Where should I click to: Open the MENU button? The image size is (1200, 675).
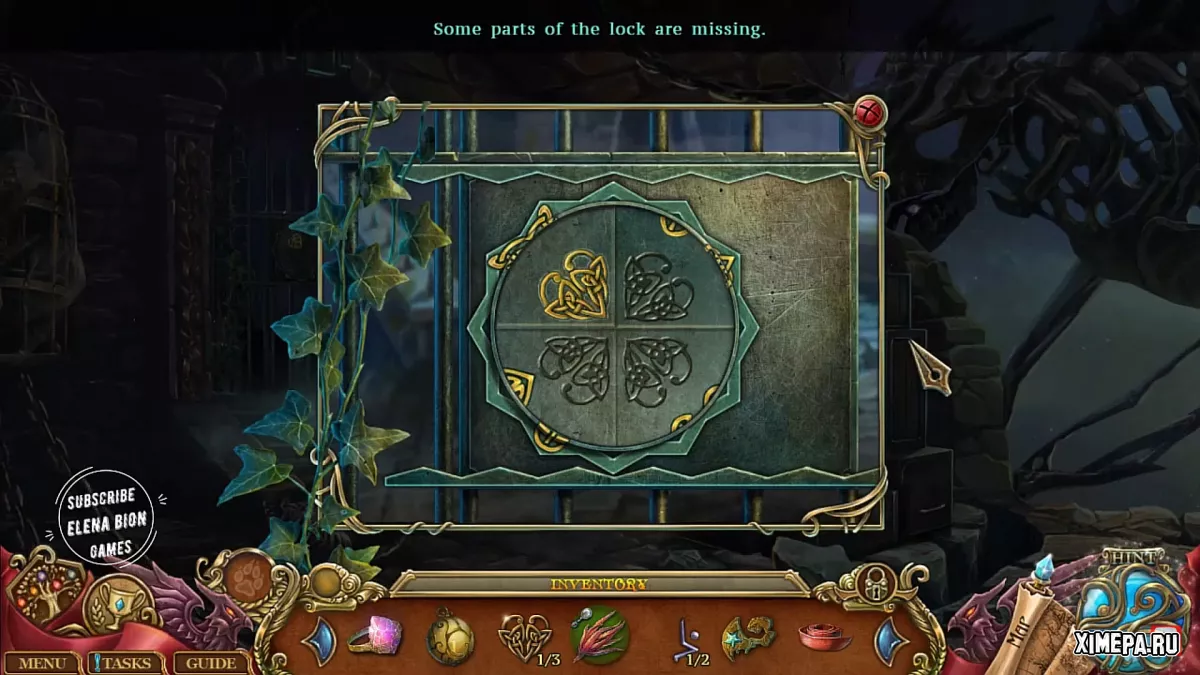(x=42, y=662)
